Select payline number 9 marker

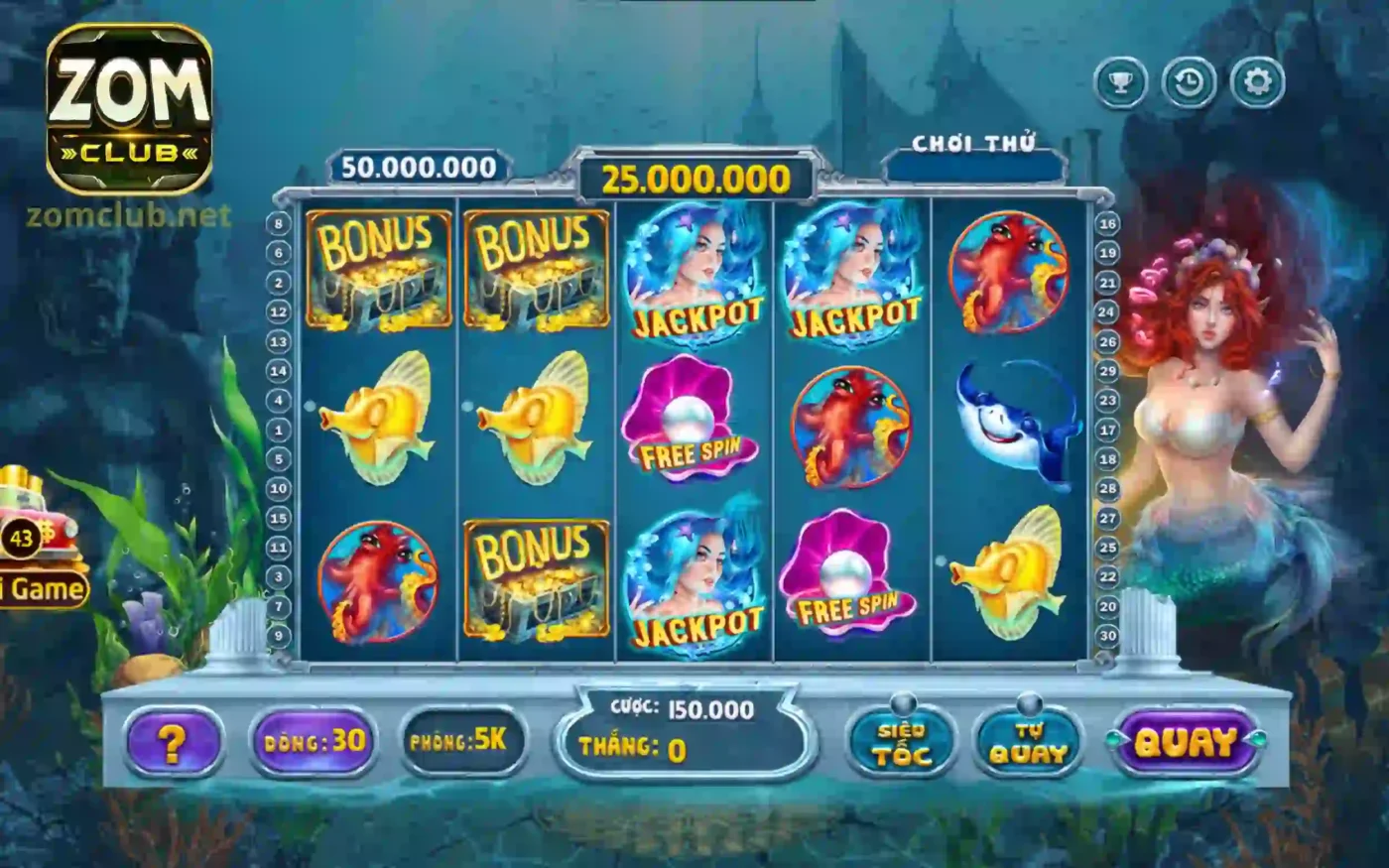[x=279, y=636]
